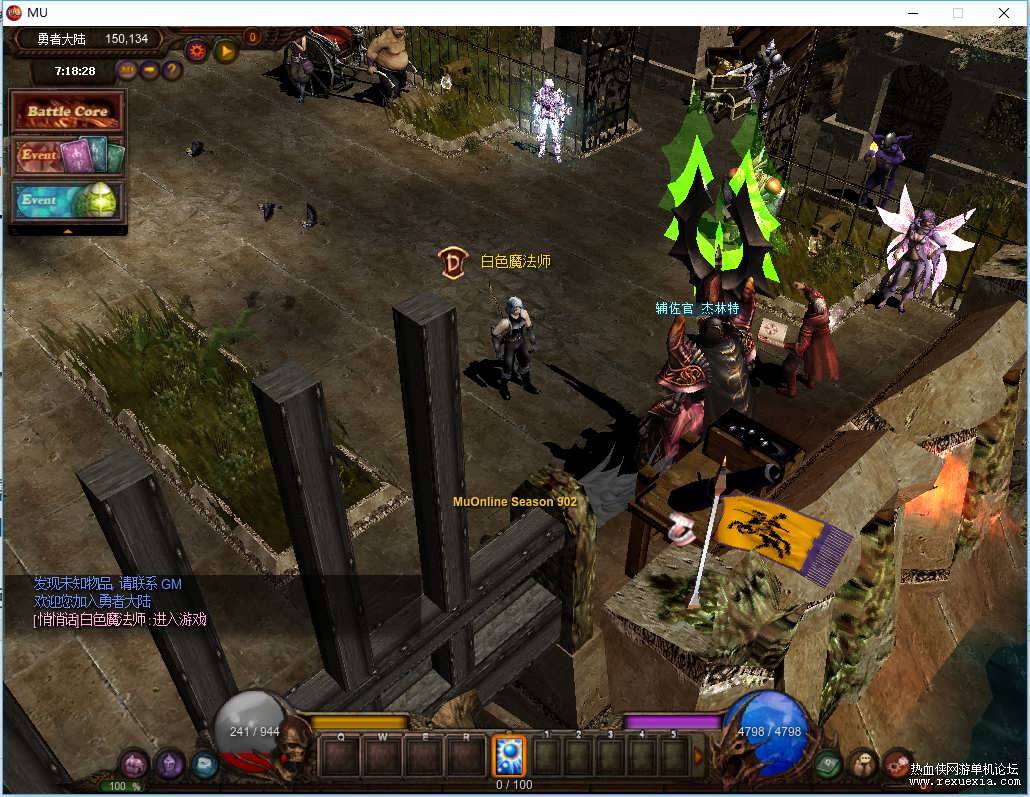
Task: Click the pink helmet icon
Action: 133,765
